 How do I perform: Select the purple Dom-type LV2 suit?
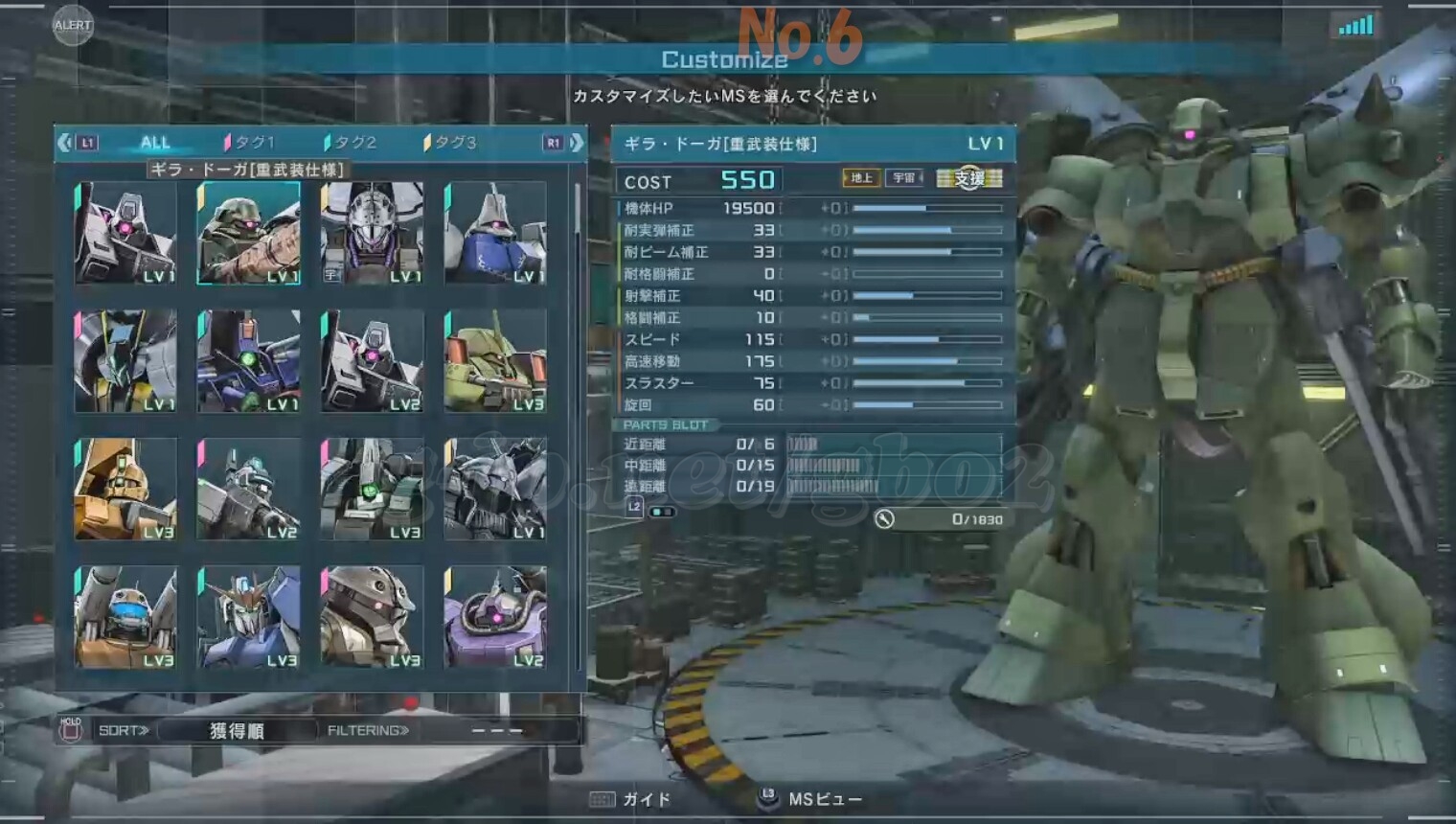pos(495,617)
